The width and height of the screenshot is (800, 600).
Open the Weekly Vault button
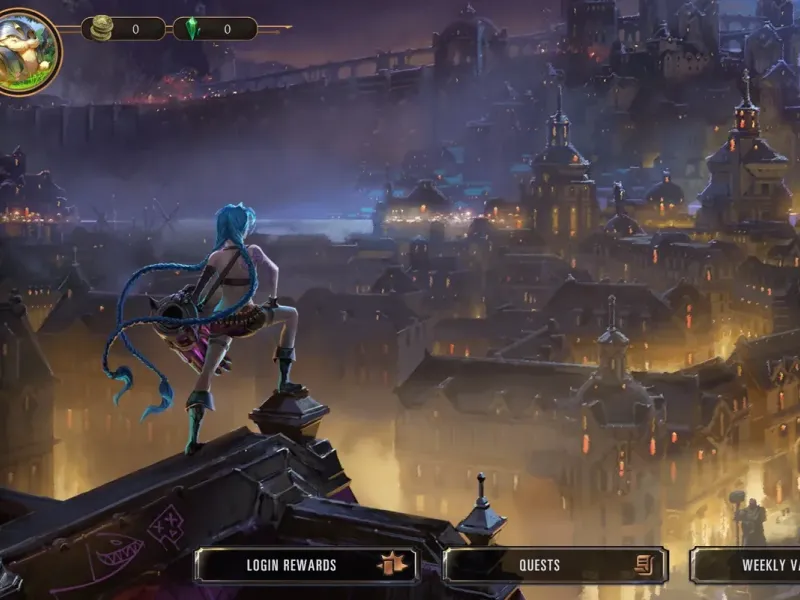coord(748,565)
